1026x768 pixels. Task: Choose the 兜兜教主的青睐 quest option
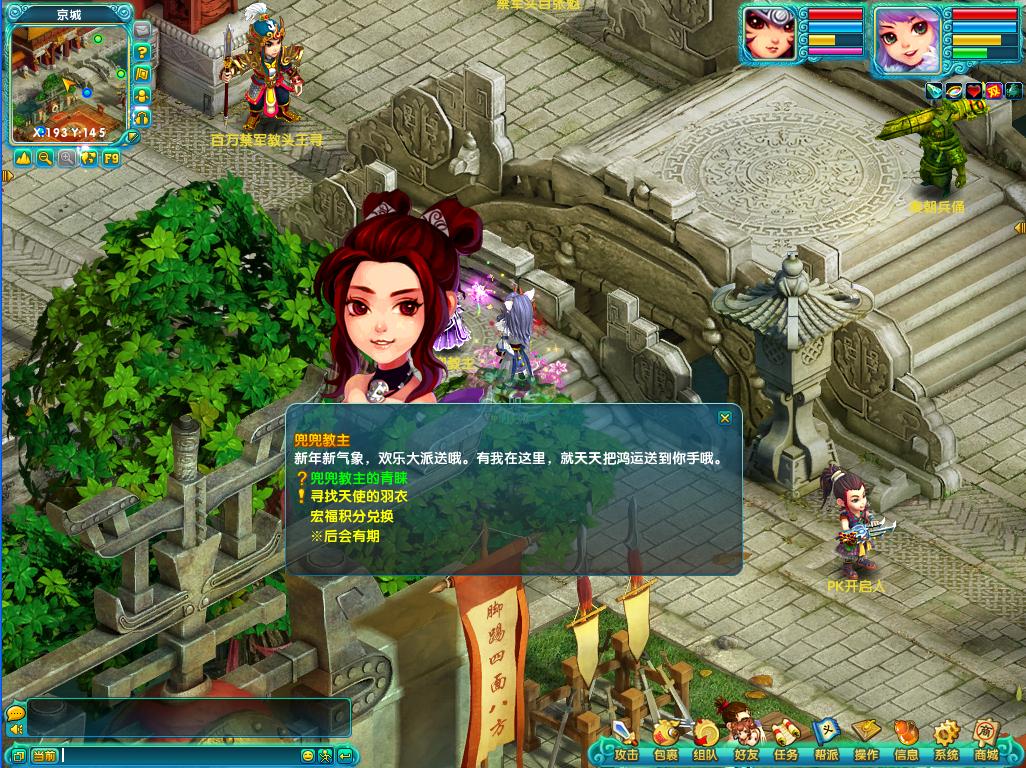click(358, 478)
